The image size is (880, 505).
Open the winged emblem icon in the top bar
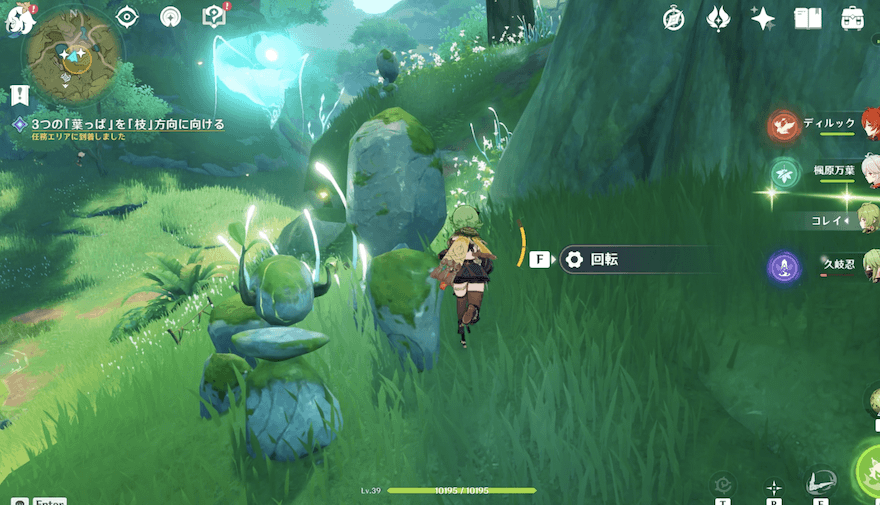click(718, 18)
